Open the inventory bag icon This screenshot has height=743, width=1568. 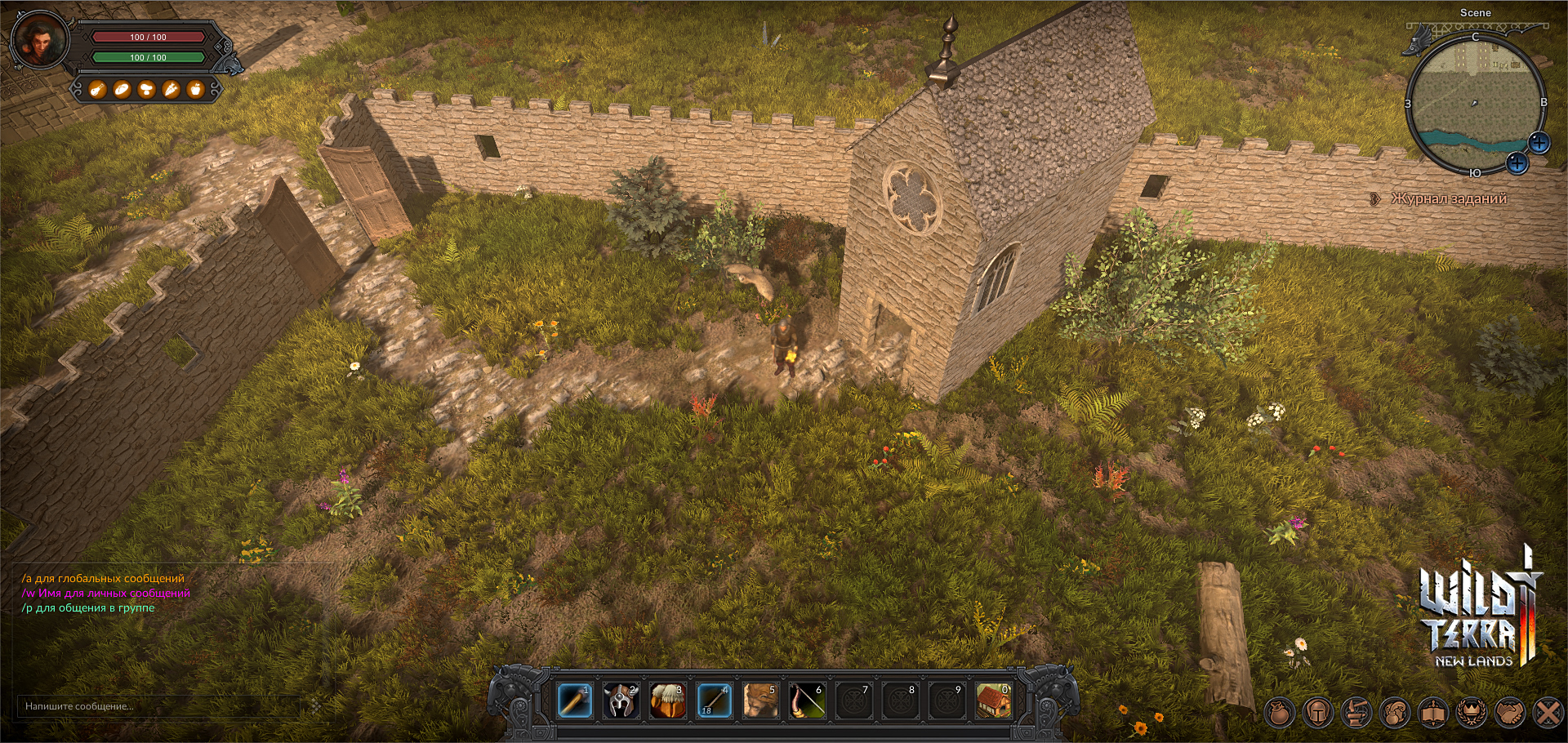click(1280, 713)
